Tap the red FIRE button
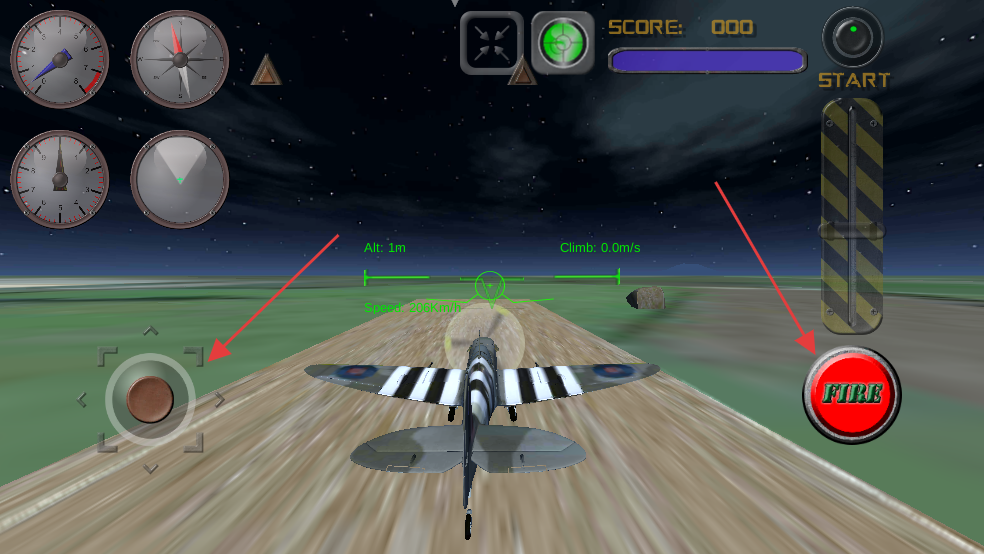Screen dimensions: 984x554 click(851, 394)
